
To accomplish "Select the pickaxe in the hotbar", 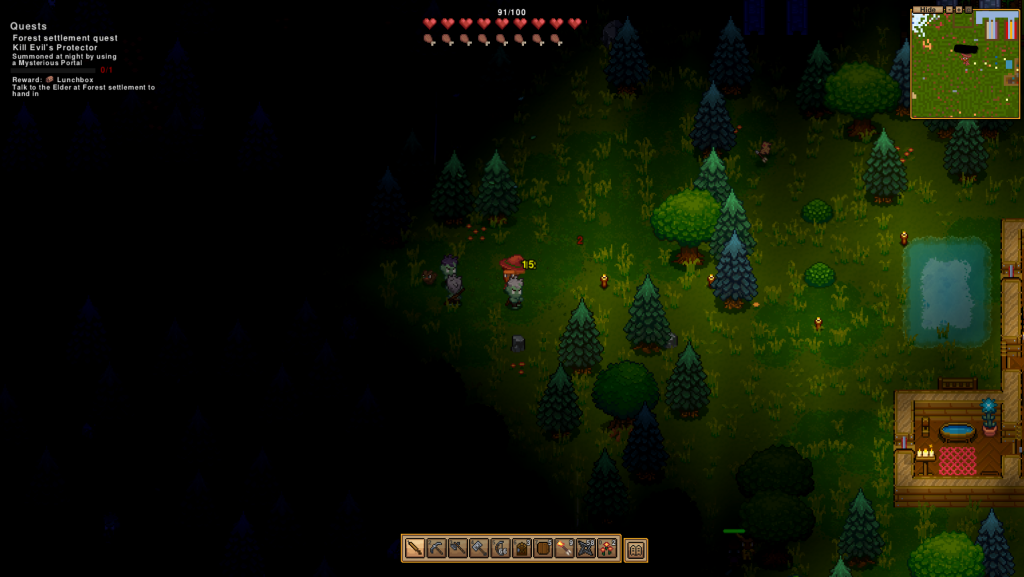I will [x=436, y=548].
